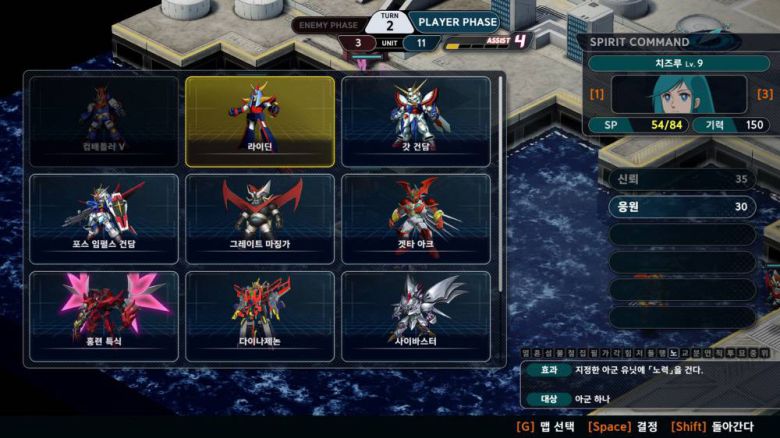Select the 겟타 아크 unit tile
The height and width of the screenshot is (438, 780).
pyautogui.click(x=416, y=218)
